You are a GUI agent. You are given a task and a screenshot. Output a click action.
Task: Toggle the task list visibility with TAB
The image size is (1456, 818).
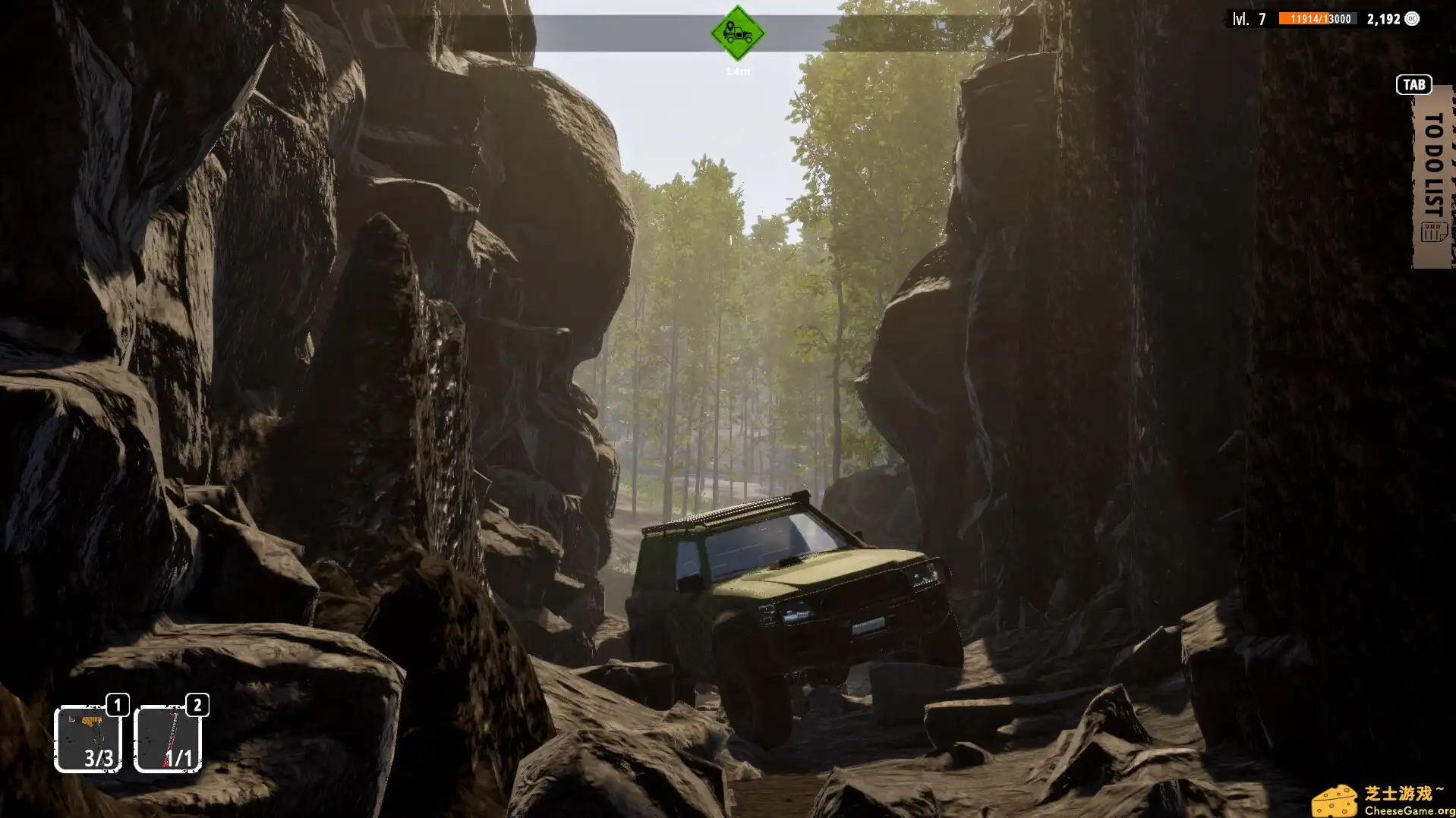pyautogui.click(x=1413, y=84)
